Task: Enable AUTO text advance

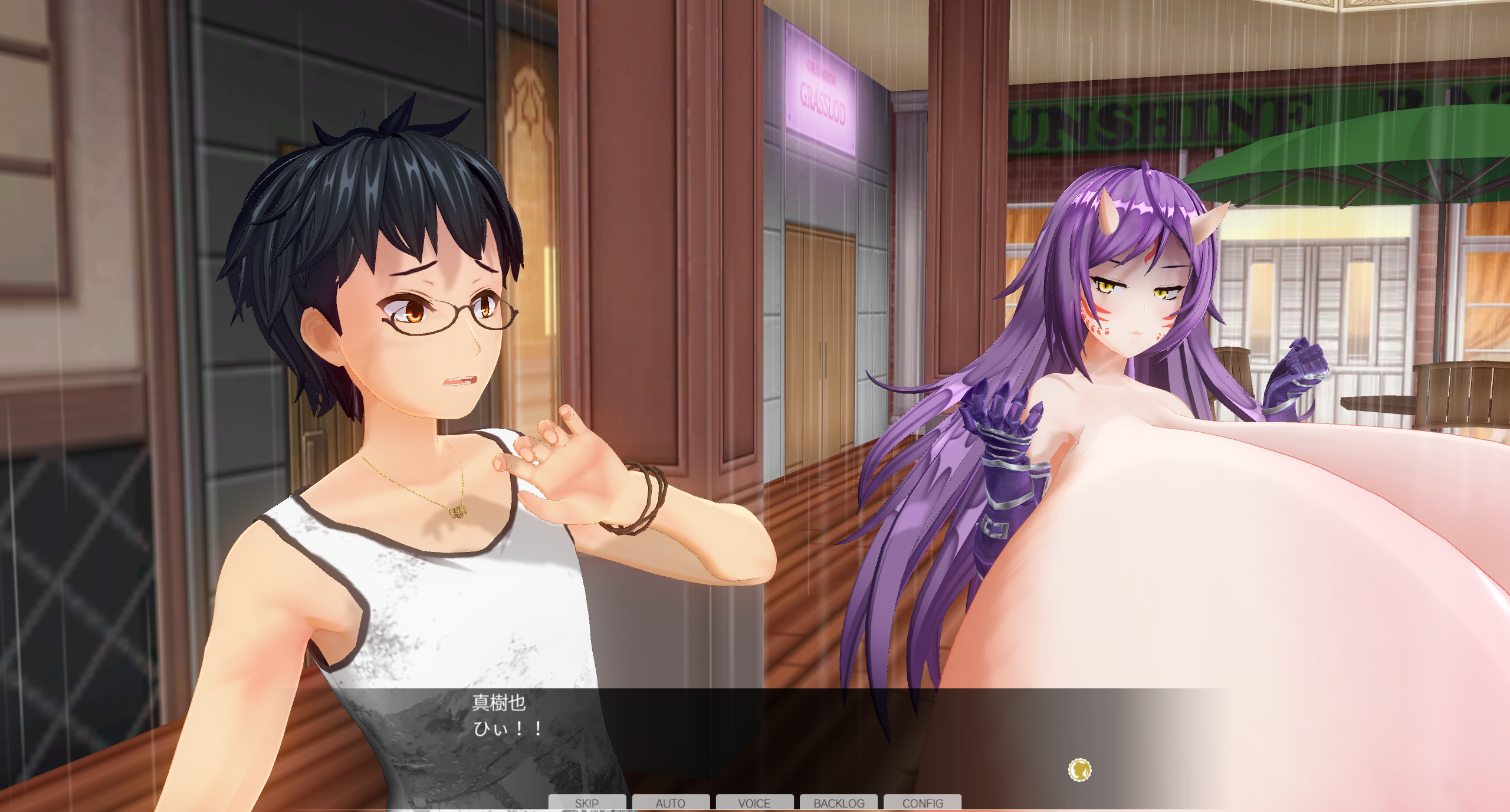Action: (x=671, y=803)
